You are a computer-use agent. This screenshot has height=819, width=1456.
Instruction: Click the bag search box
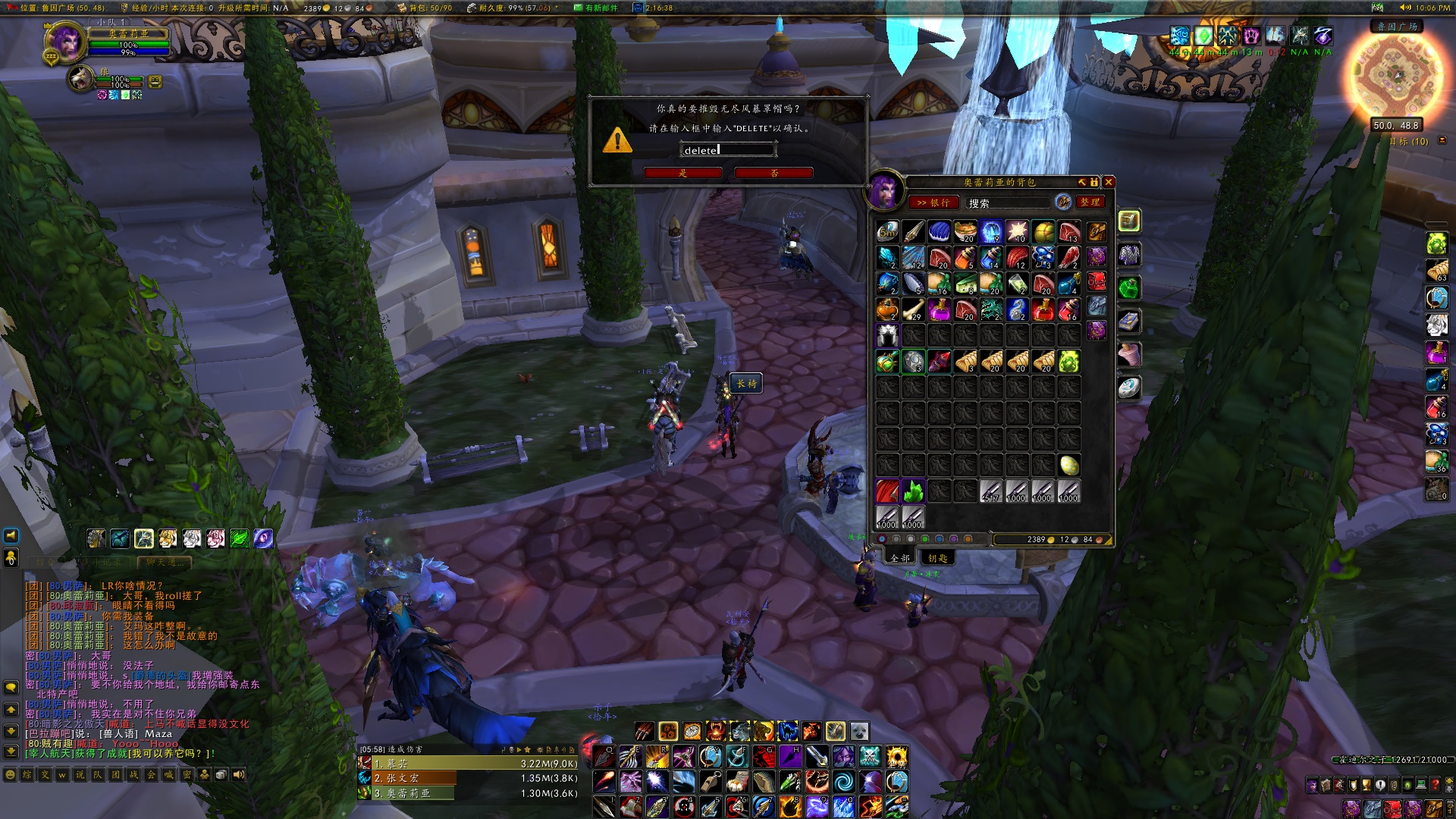(1007, 203)
